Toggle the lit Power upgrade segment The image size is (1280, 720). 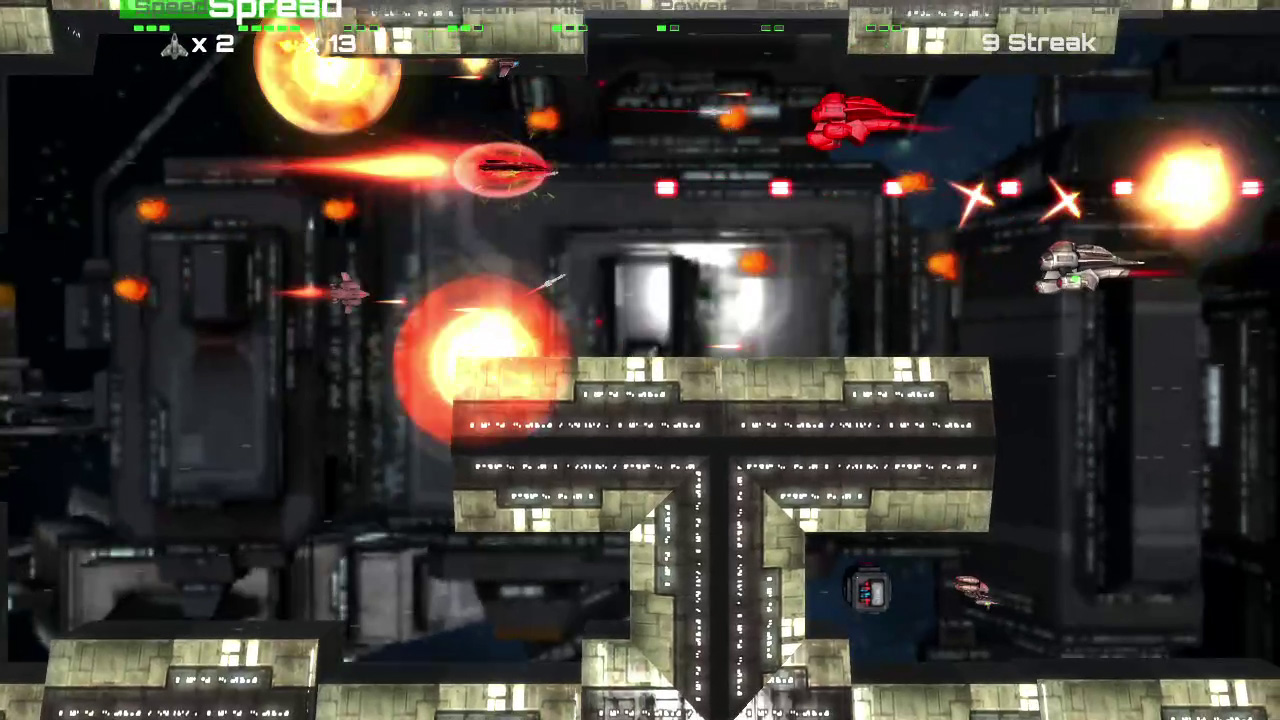[659, 28]
